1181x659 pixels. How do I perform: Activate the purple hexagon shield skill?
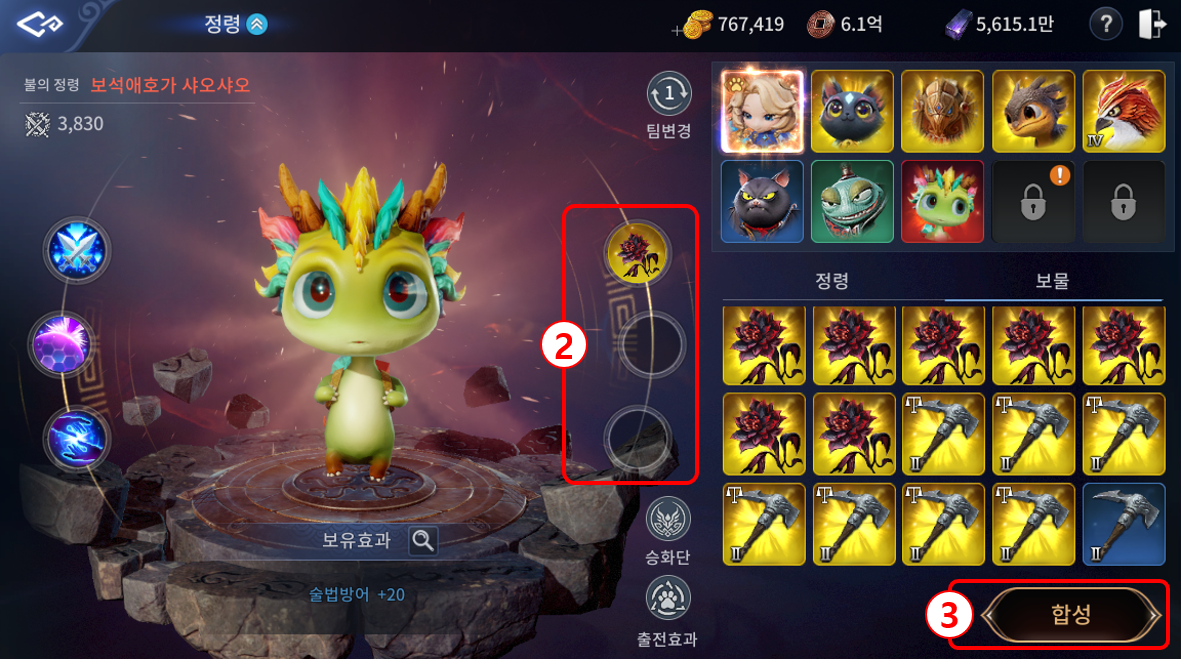pos(62,345)
